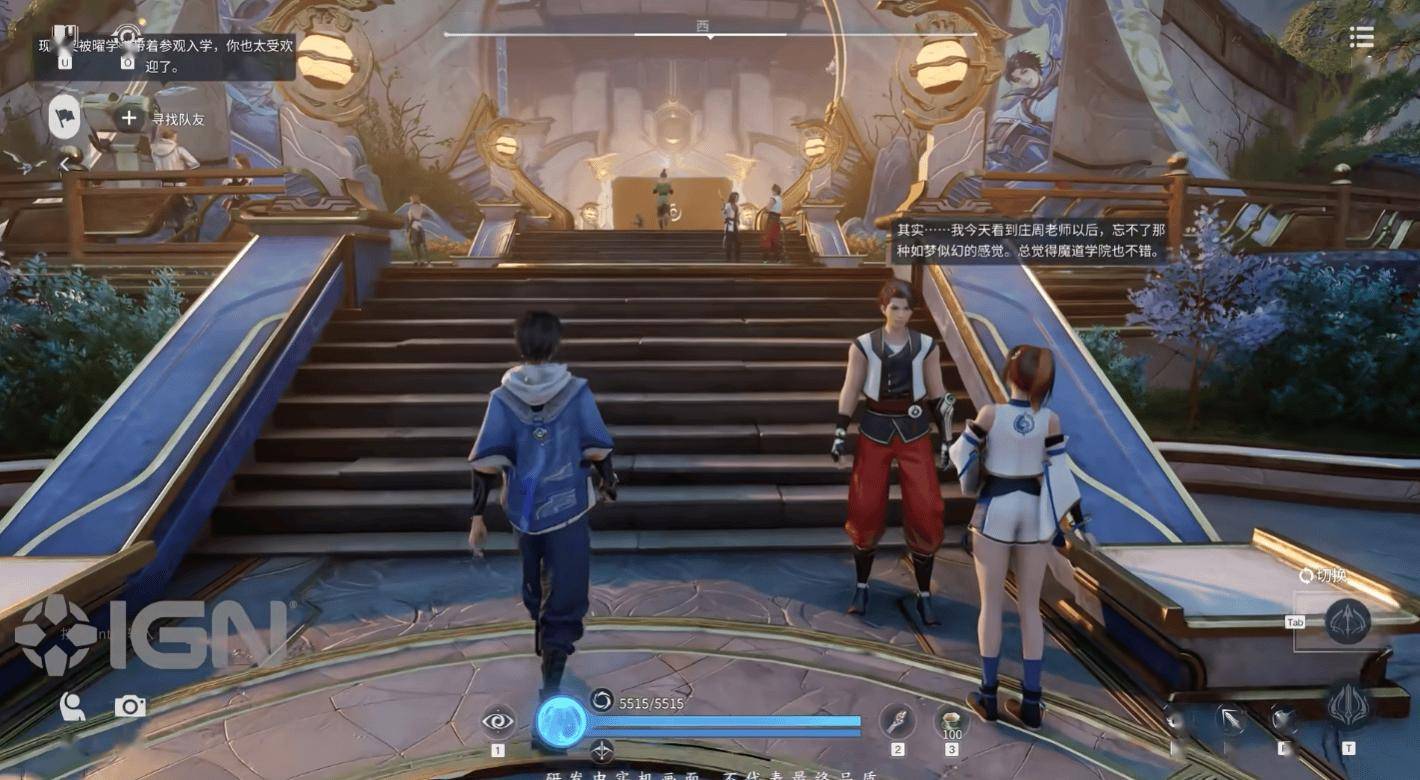Click the blue flag marker icon
Viewport: 1420px width, 780px height.
tap(64, 118)
